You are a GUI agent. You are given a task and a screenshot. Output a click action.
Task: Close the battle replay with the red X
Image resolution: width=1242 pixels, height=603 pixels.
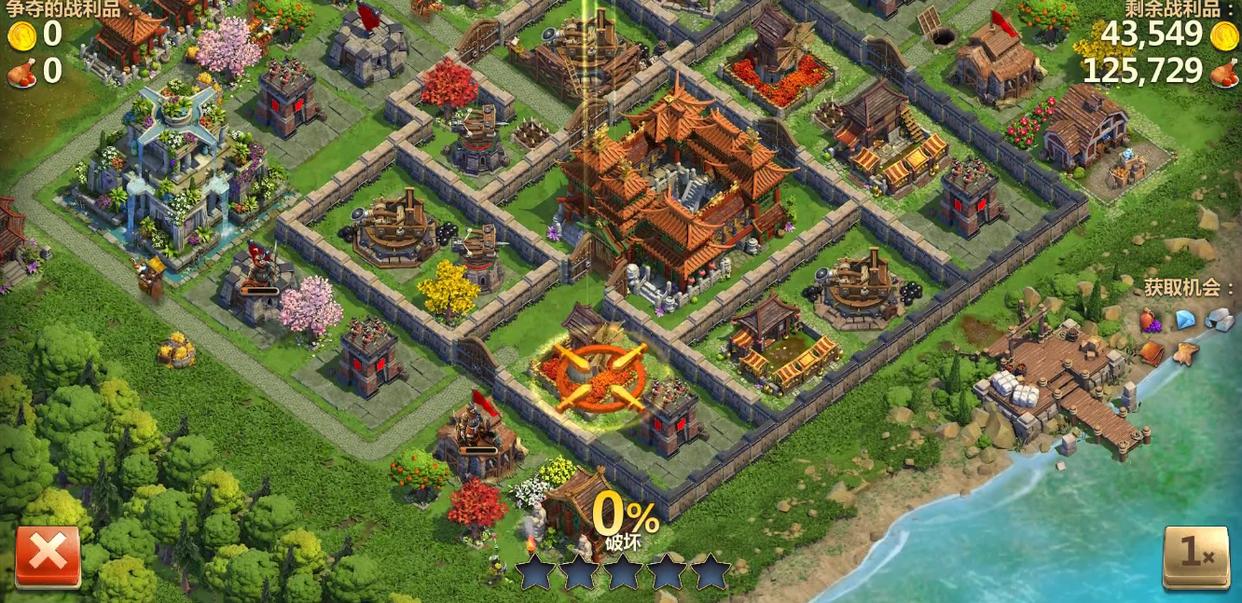click(x=47, y=555)
